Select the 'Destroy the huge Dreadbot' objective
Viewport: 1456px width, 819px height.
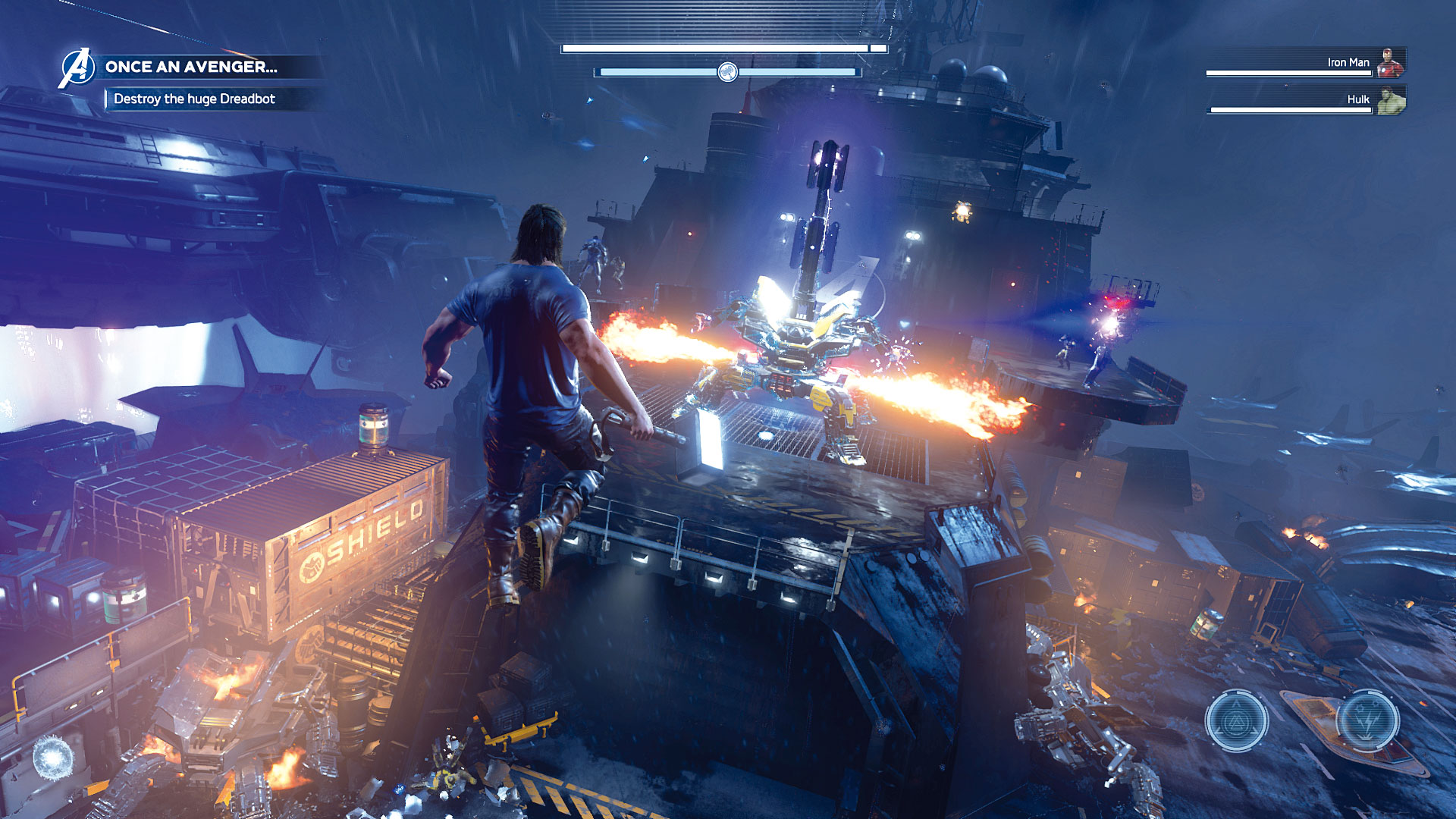point(194,99)
